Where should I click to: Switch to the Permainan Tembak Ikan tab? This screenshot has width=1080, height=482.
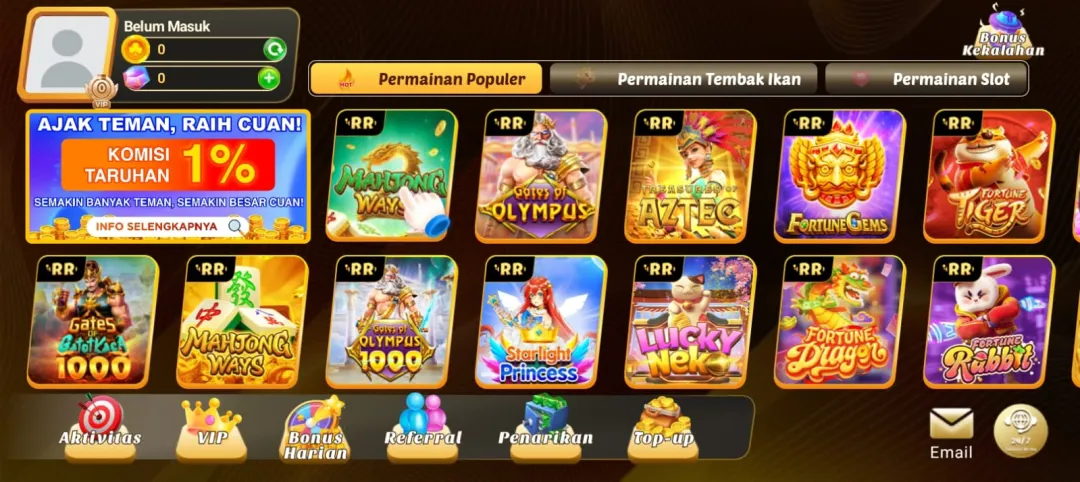(x=683, y=79)
